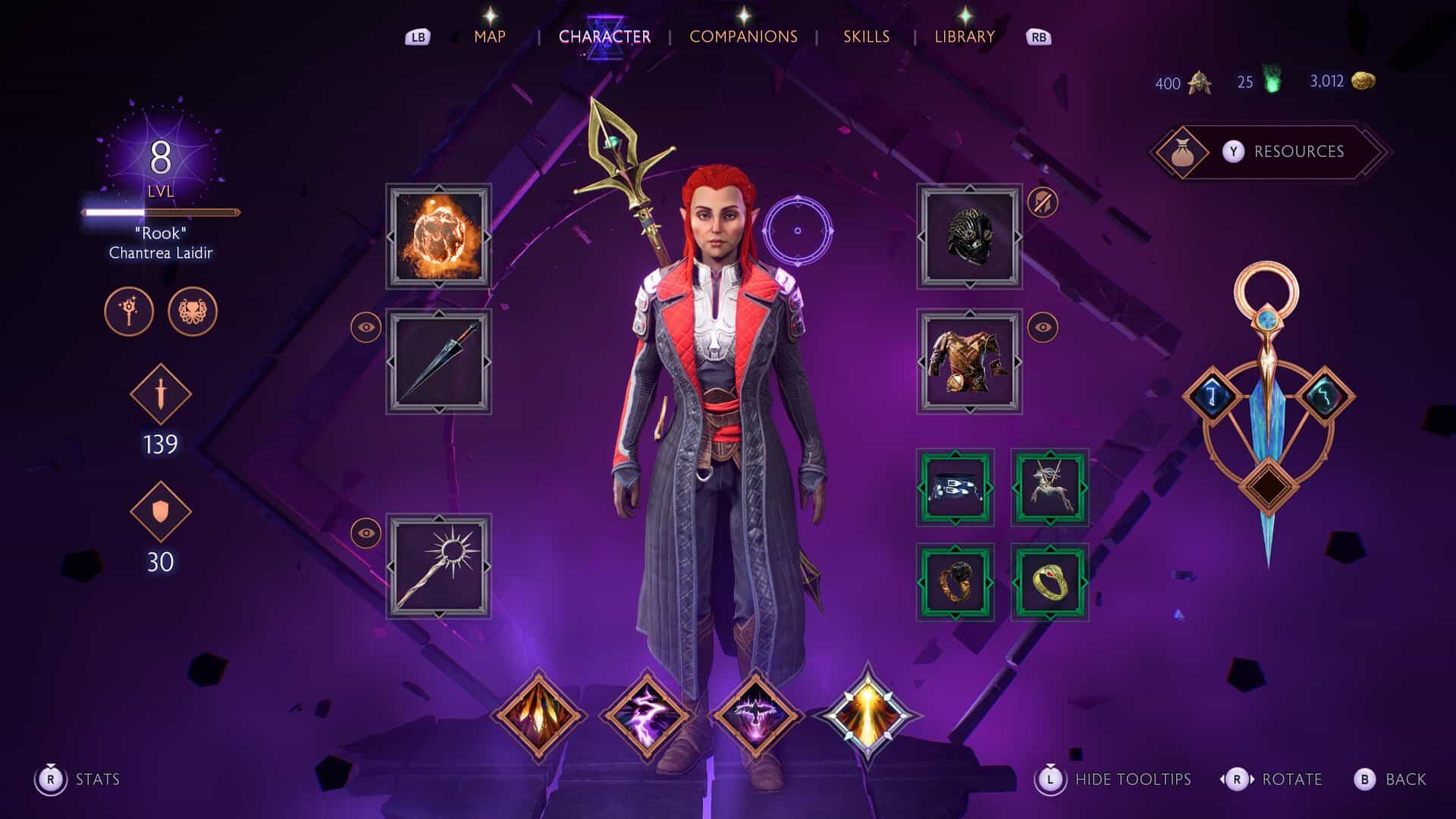The width and height of the screenshot is (1456, 819).
Task: Toggle helmet visibility off icon
Action: click(1043, 202)
